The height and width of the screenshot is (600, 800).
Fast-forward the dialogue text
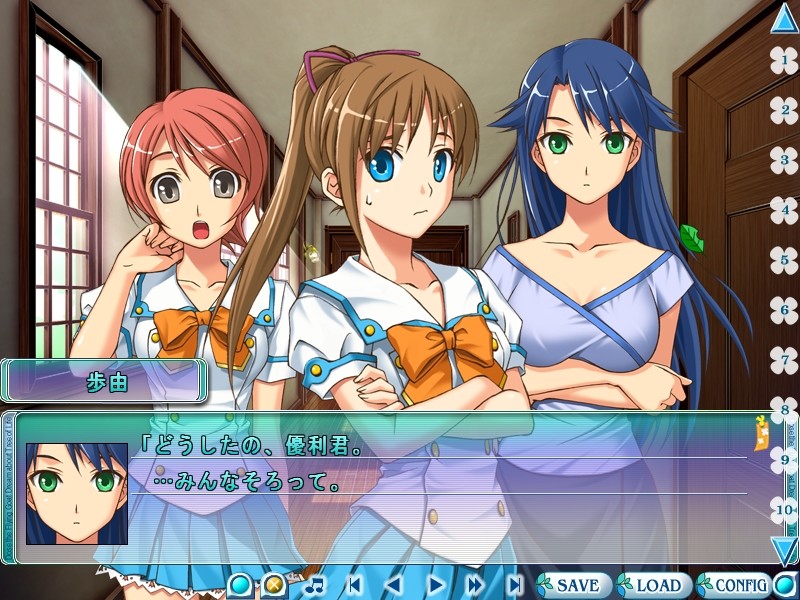[474, 584]
